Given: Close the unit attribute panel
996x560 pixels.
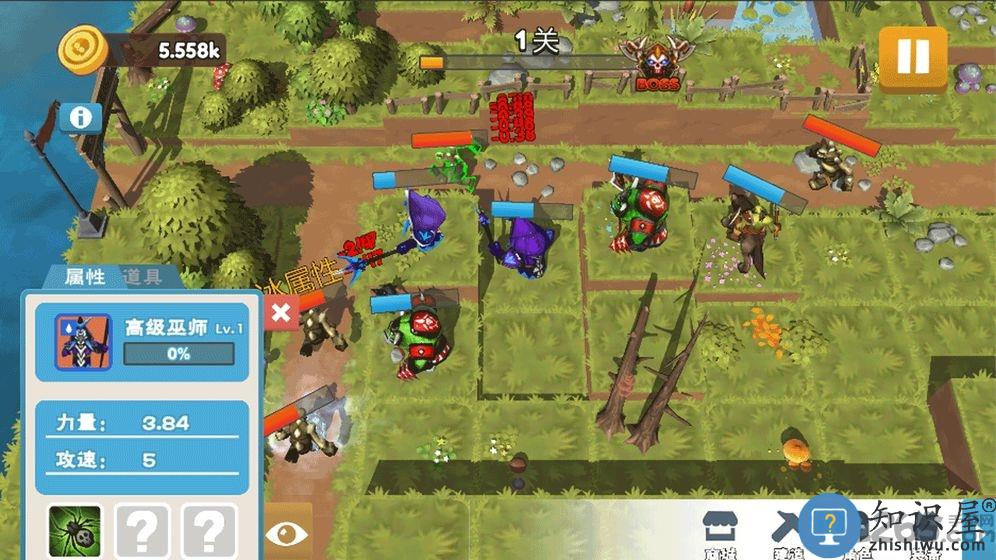Looking at the screenshot, I should point(281,313).
